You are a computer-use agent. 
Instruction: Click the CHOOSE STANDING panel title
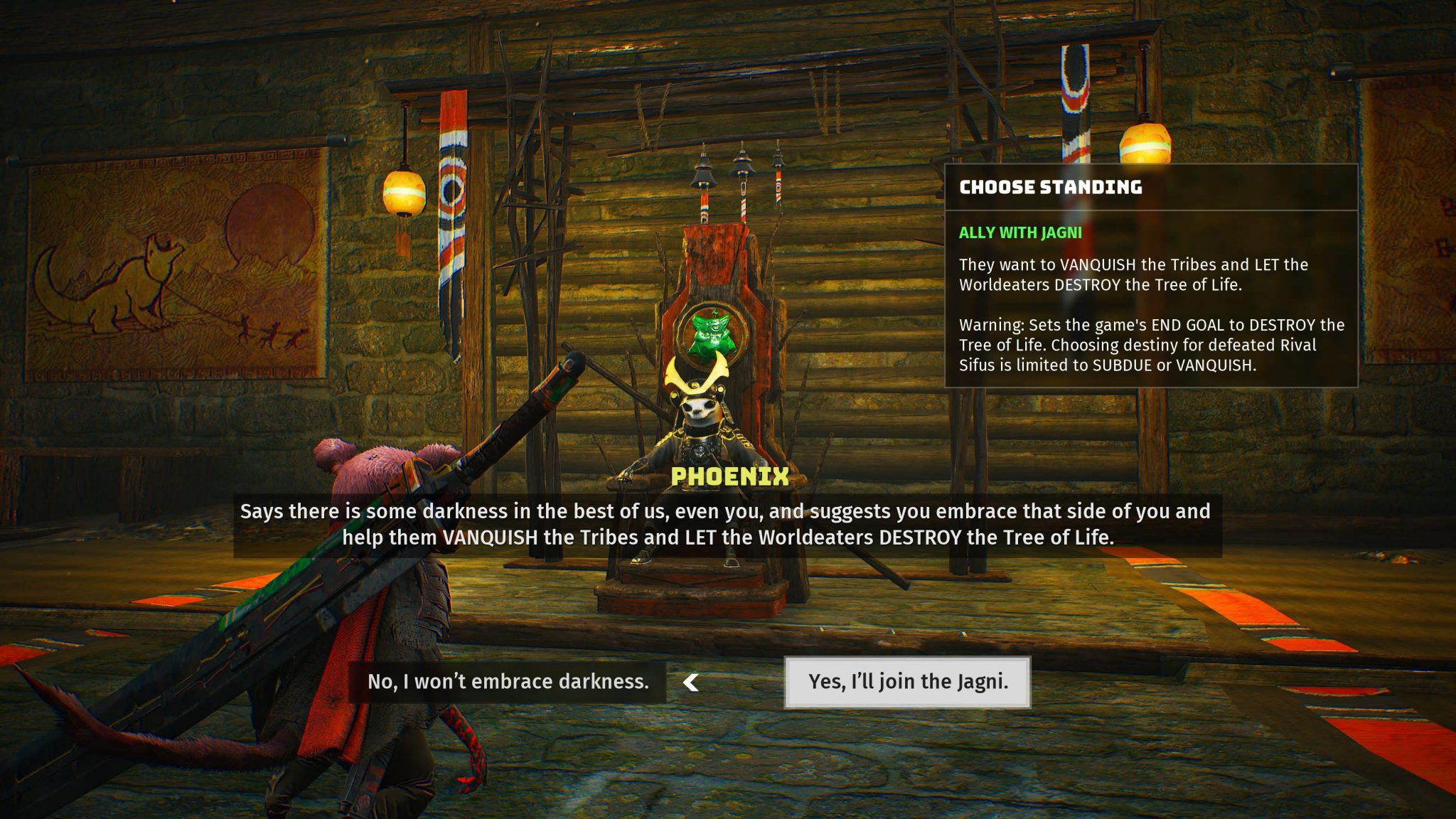click(x=1050, y=188)
